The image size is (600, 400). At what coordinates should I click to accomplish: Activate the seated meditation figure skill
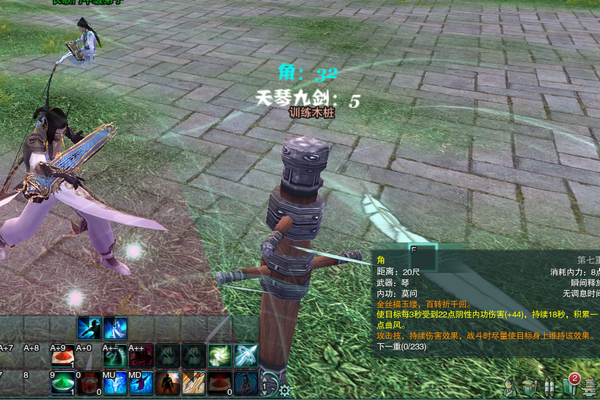(x=245, y=382)
